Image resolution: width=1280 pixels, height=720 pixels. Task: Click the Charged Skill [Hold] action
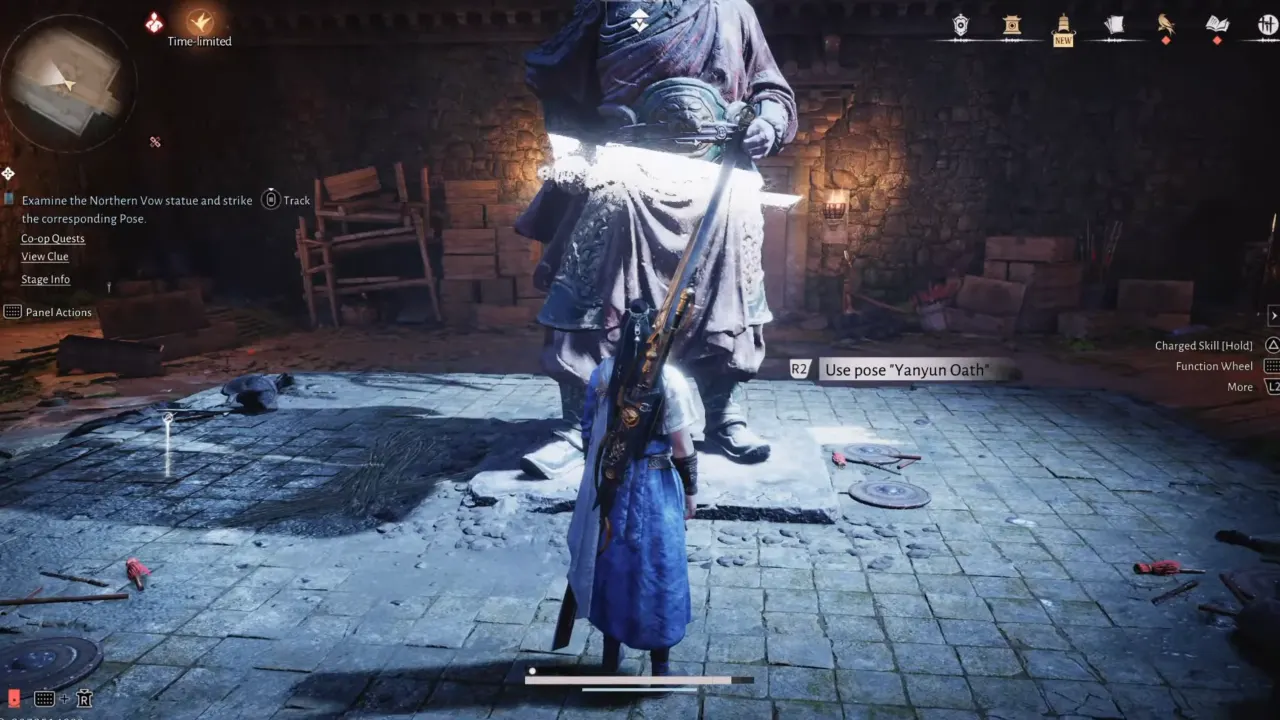pyautogui.click(x=1204, y=345)
